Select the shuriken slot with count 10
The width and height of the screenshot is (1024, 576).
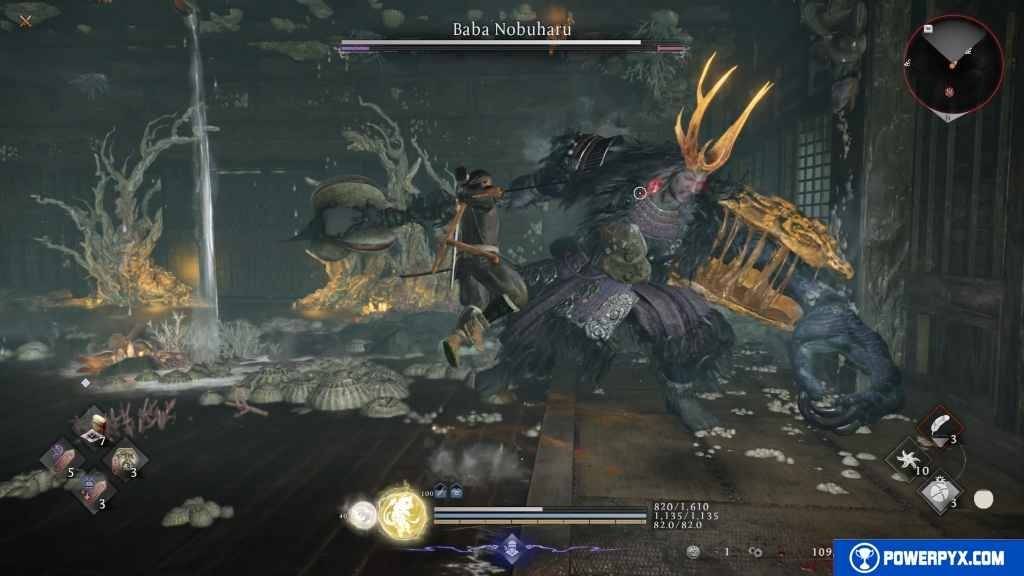coord(910,459)
